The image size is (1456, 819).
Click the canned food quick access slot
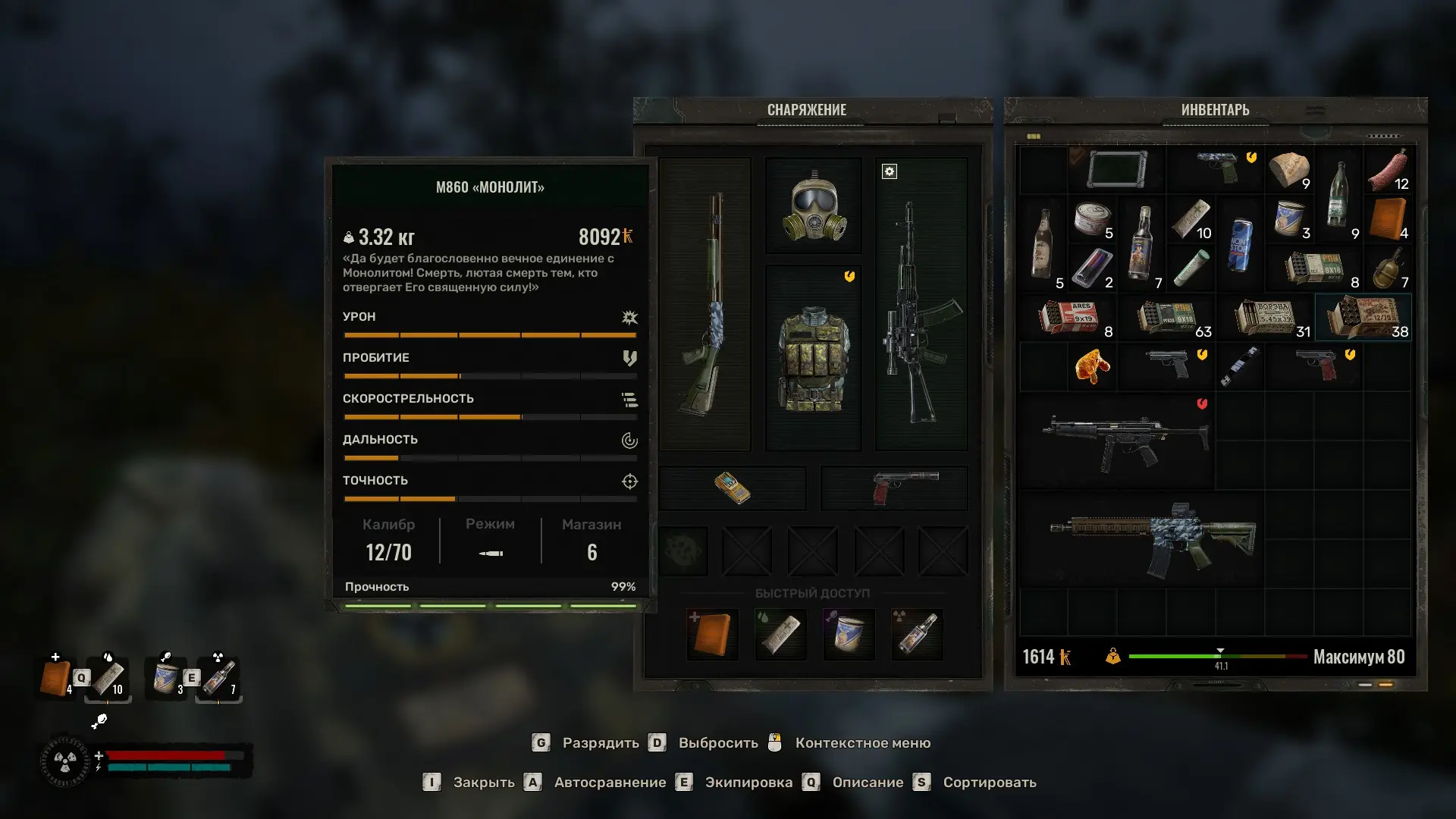[849, 634]
